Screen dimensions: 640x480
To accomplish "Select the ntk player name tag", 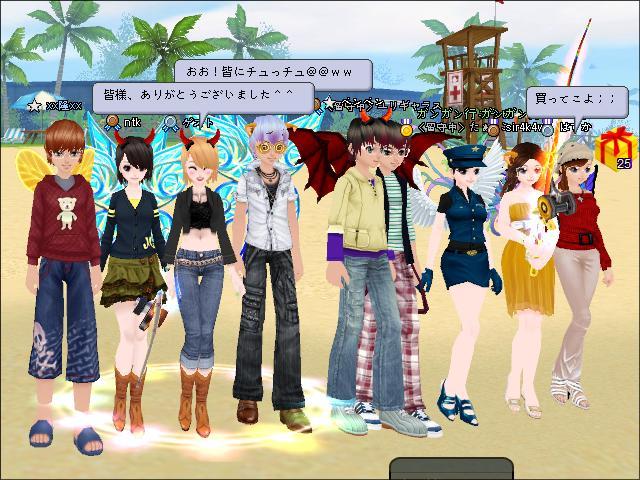I will [131, 123].
